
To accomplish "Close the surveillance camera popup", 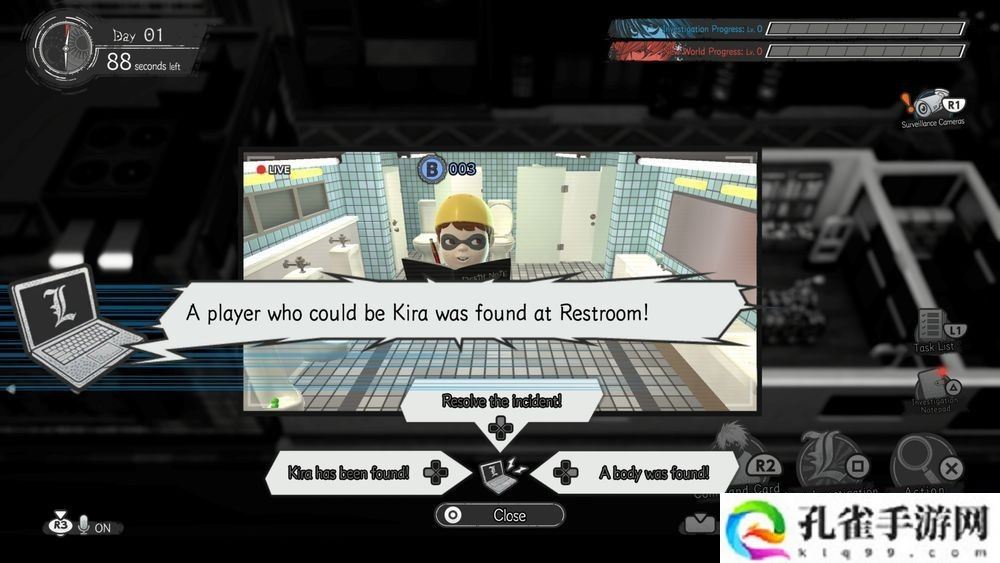I will [x=499, y=515].
